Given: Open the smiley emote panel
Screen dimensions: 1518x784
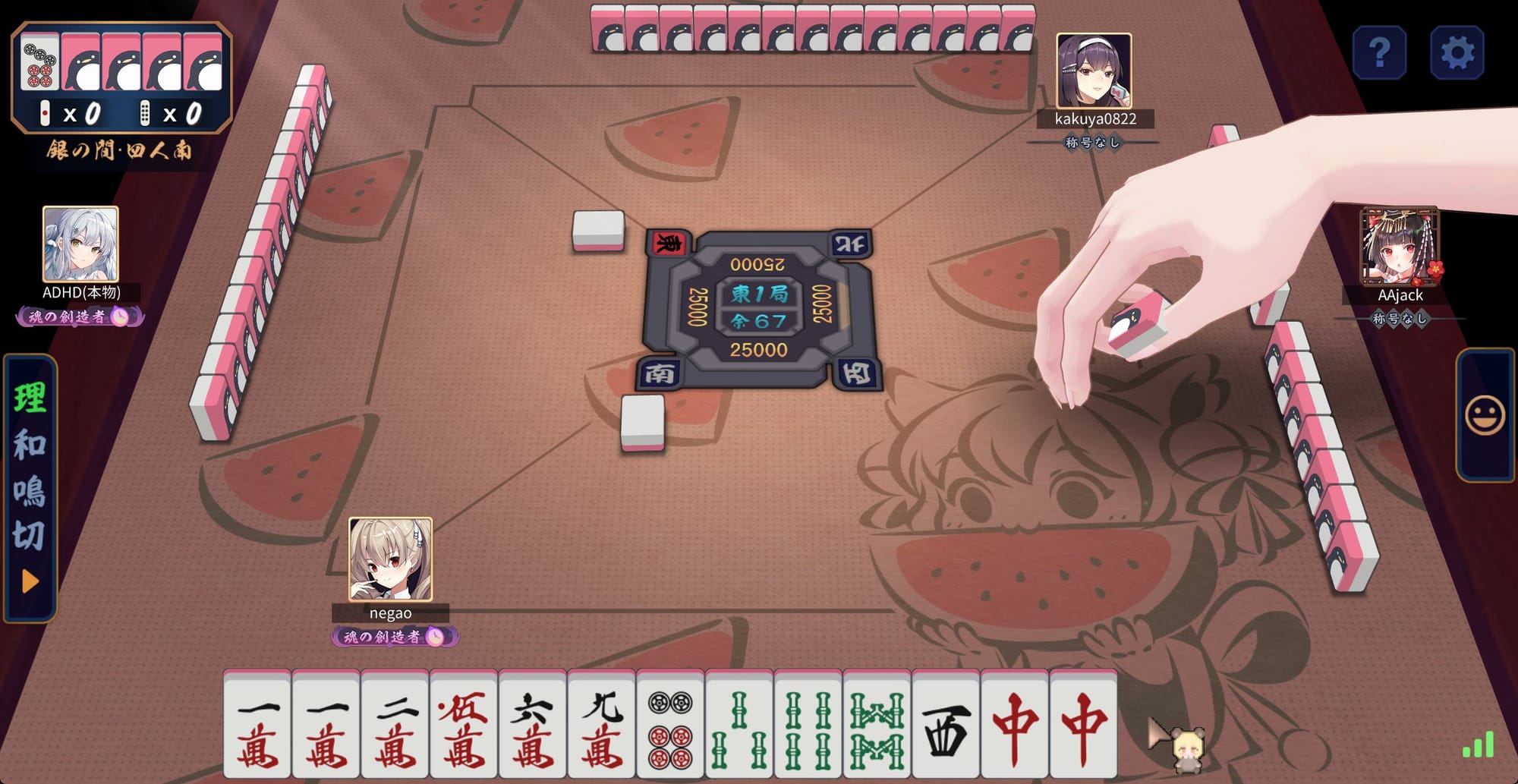Looking at the screenshot, I should [1484, 416].
